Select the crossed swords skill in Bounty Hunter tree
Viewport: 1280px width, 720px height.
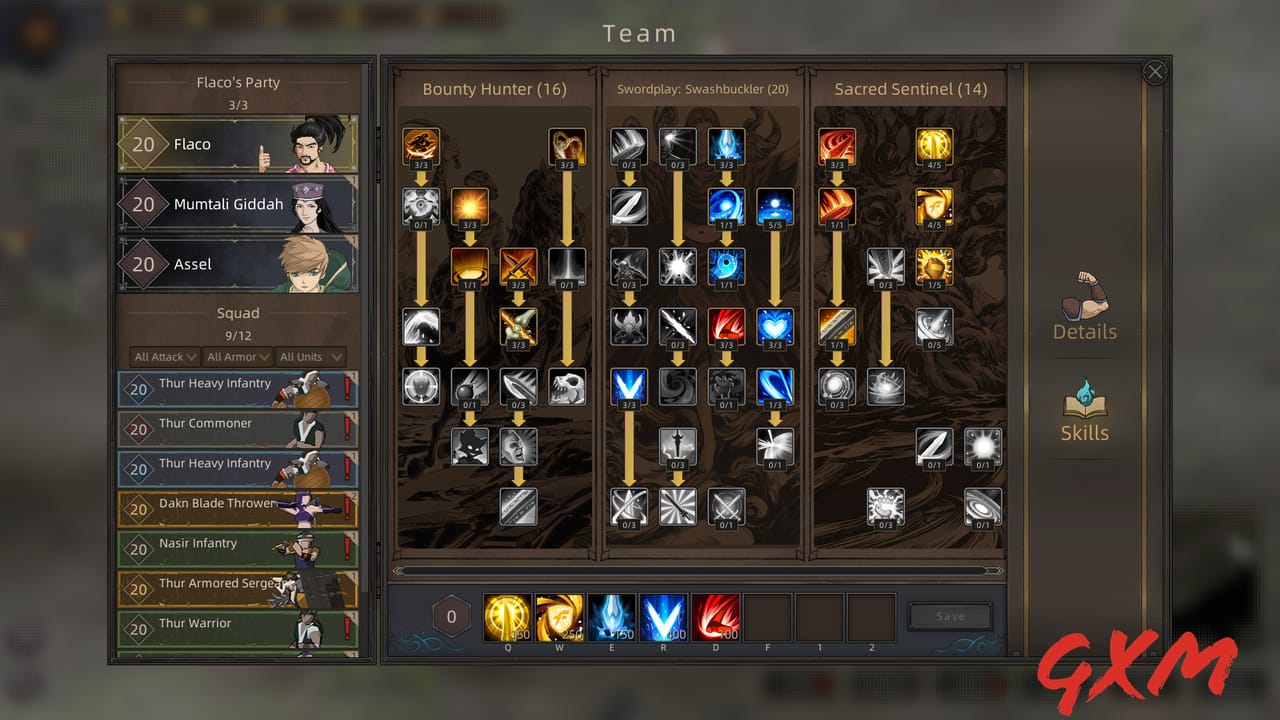click(x=518, y=267)
